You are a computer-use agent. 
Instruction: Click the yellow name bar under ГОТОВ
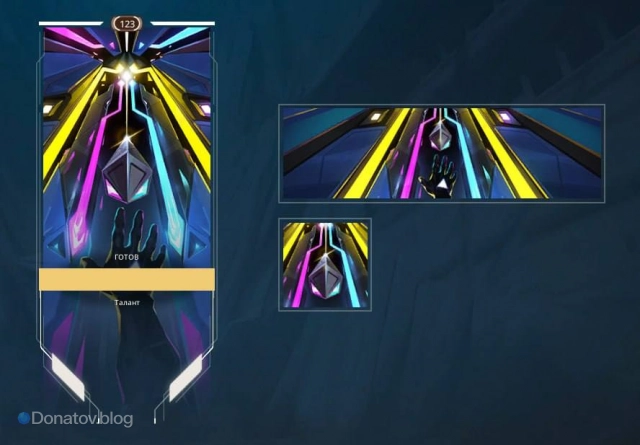pos(126,279)
